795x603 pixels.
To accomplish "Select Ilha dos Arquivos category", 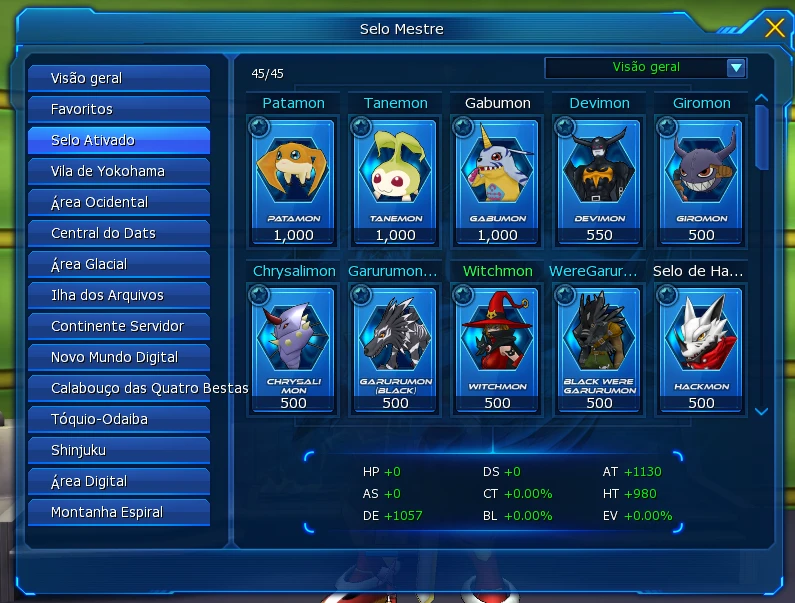I will pos(118,295).
